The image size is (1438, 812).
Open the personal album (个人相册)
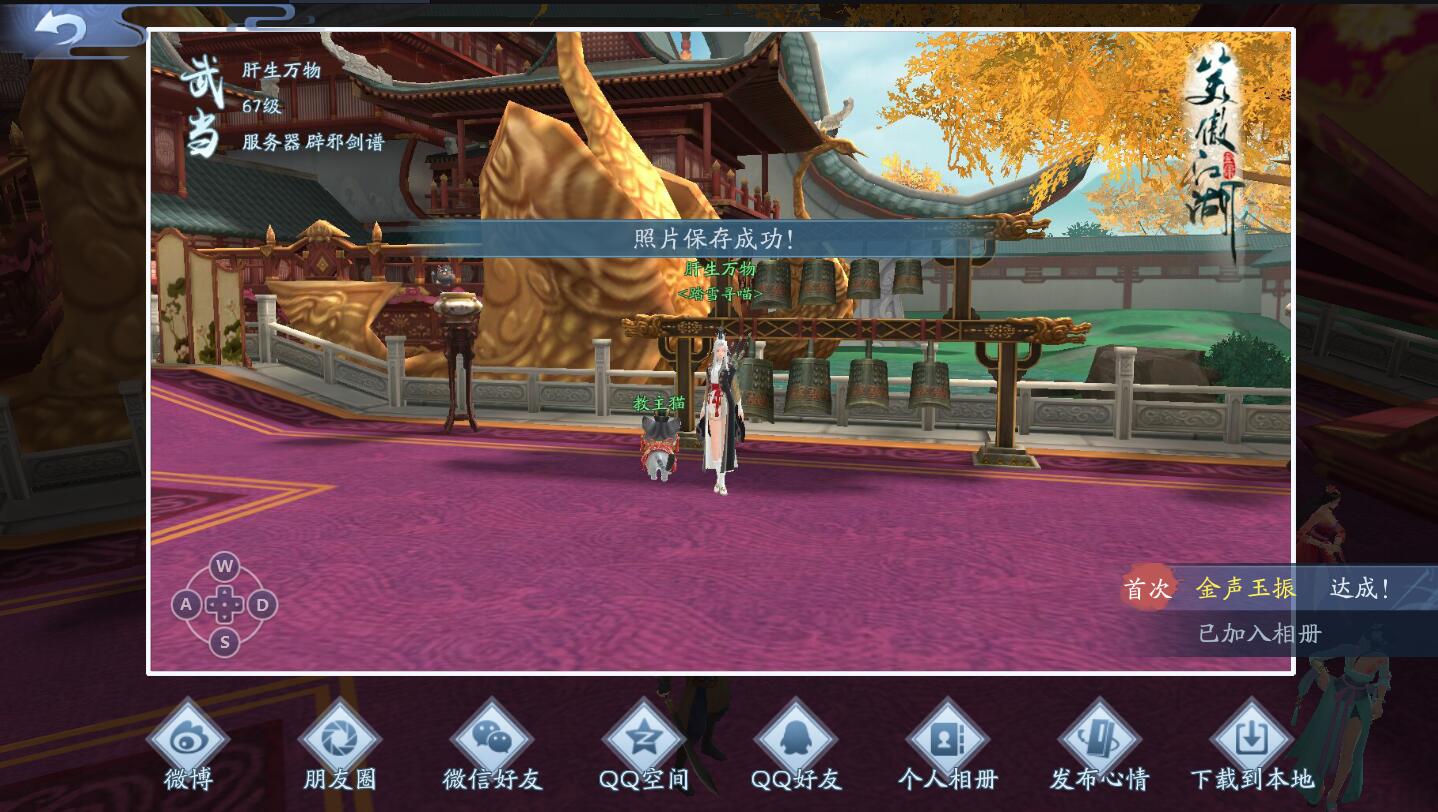click(x=947, y=741)
